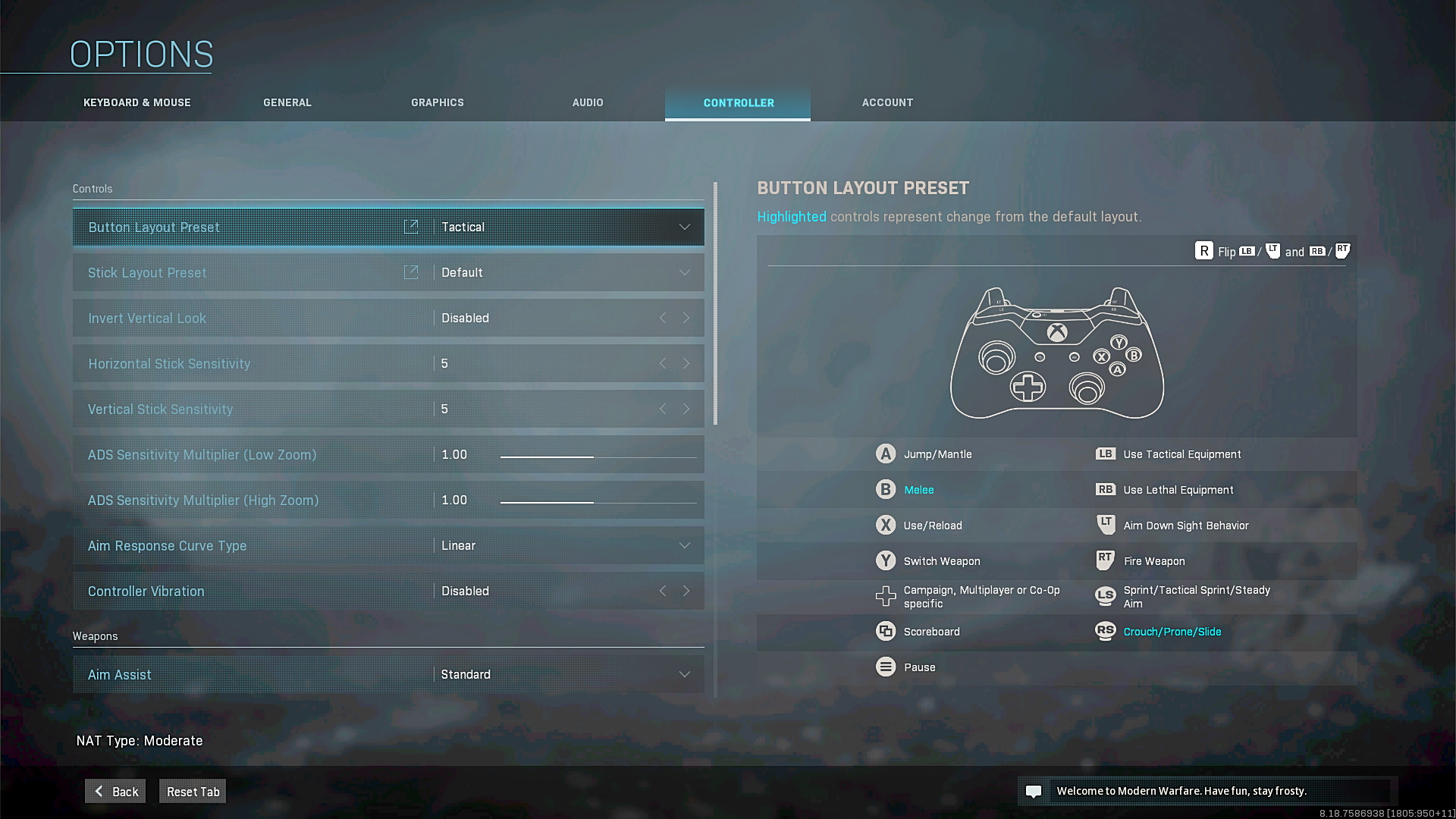The width and height of the screenshot is (1456, 819).
Task: Expand the Aim Response Curve Type dropdown
Action: (x=683, y=545)
